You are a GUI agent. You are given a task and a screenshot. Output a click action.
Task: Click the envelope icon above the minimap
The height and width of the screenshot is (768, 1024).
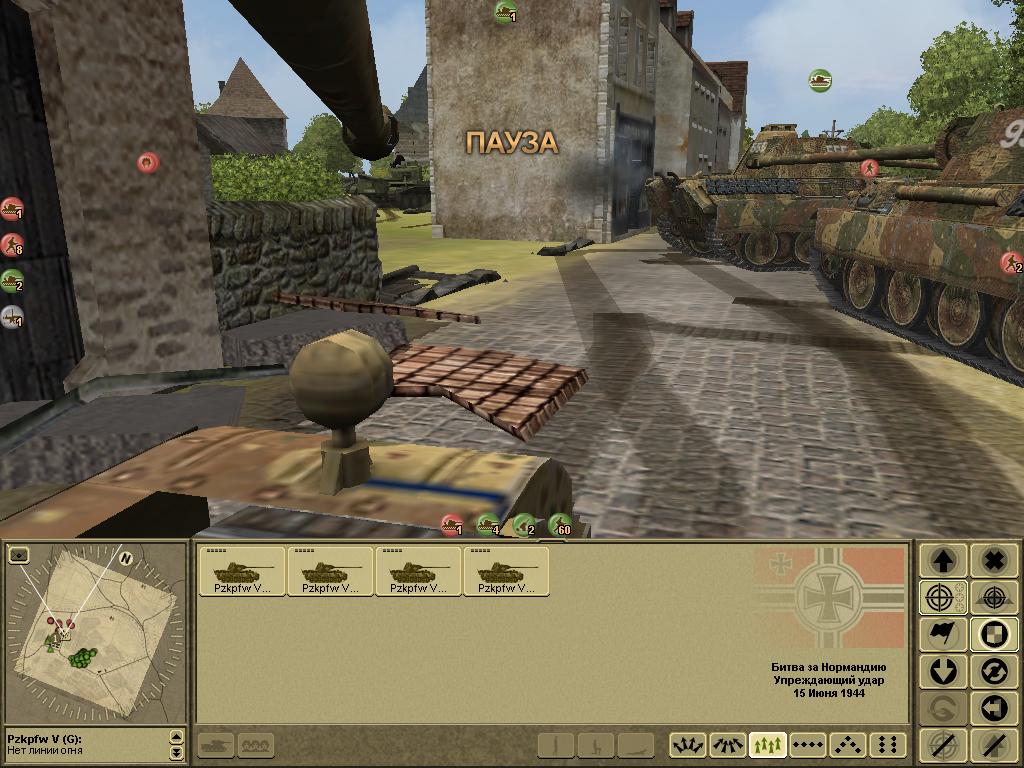[18, 556]
